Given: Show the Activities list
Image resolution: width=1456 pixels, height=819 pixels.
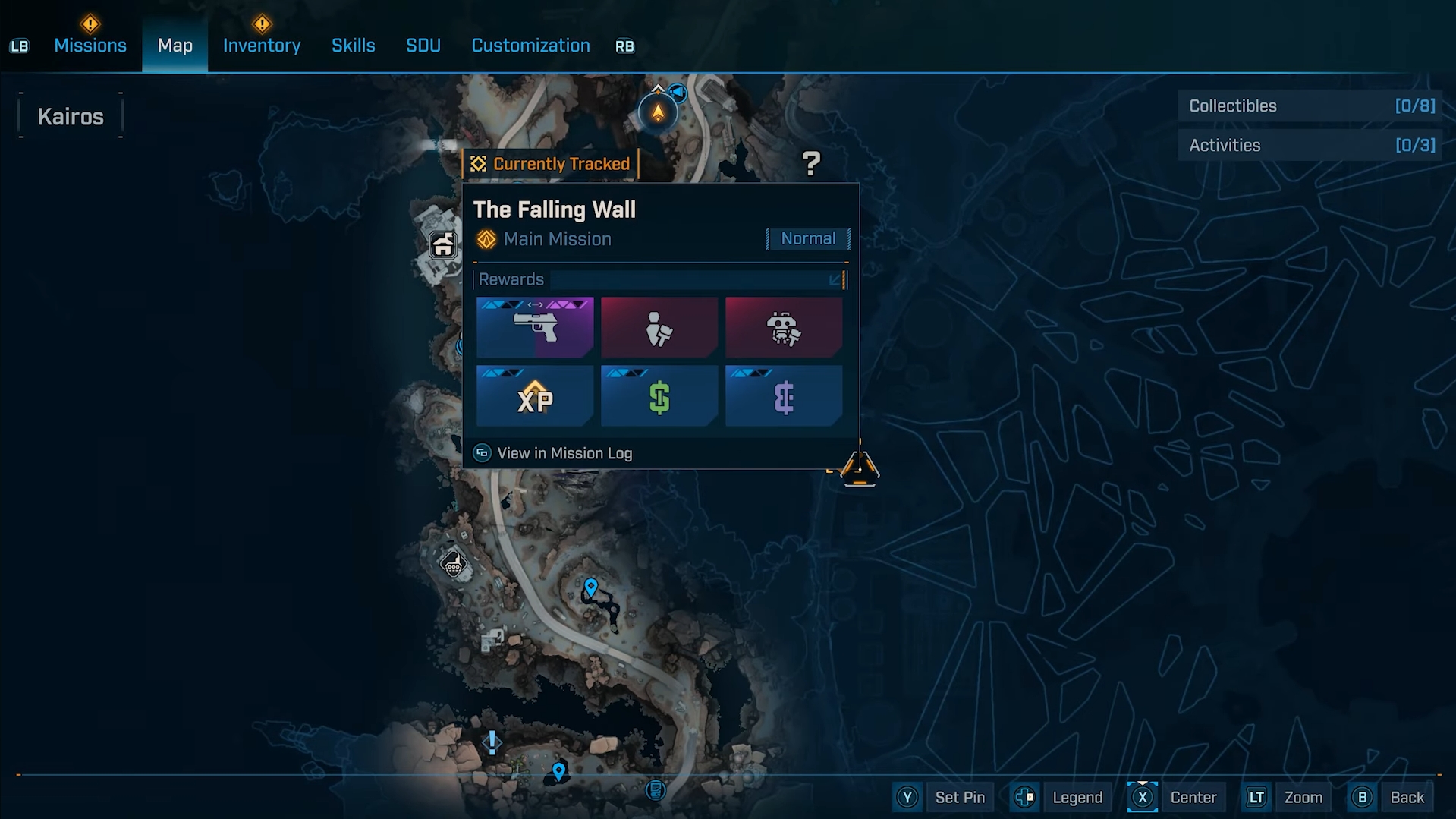Looking at the screenshot, I should coord(1310,146).
